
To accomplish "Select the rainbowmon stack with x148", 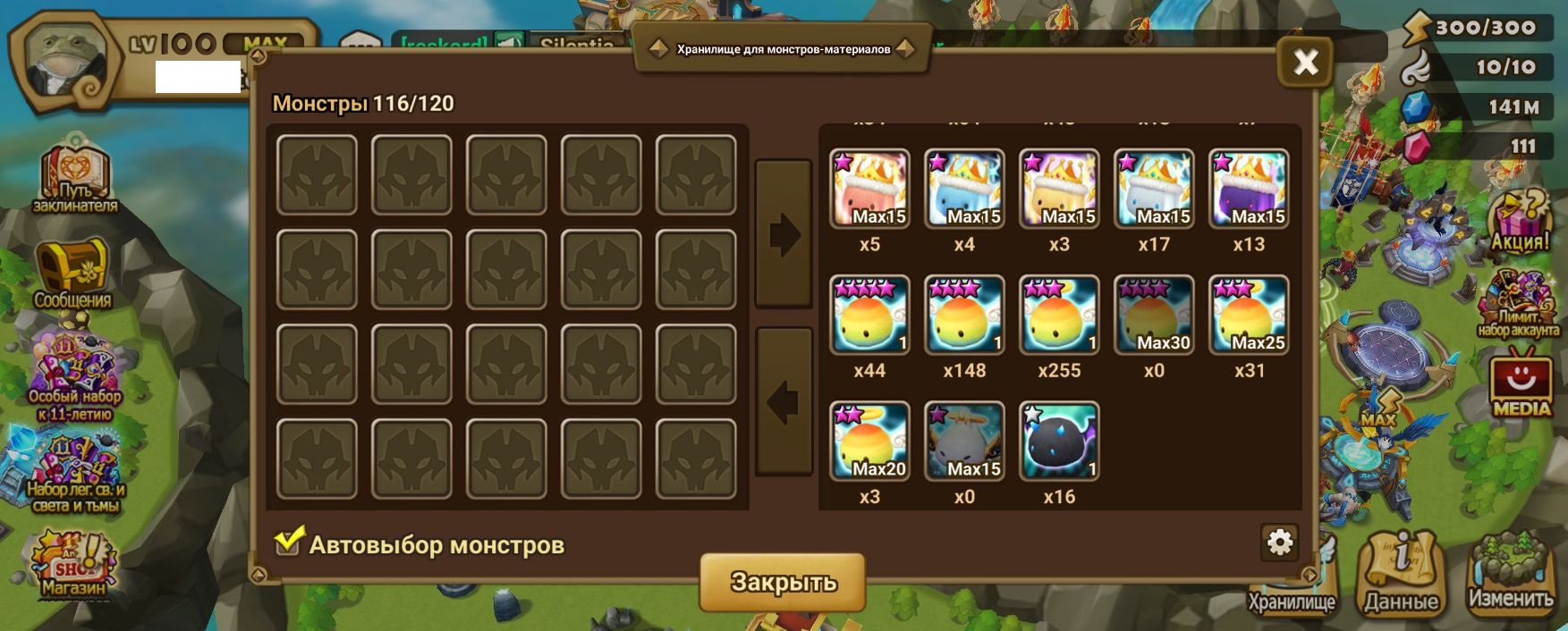I will tap(964, 315).
